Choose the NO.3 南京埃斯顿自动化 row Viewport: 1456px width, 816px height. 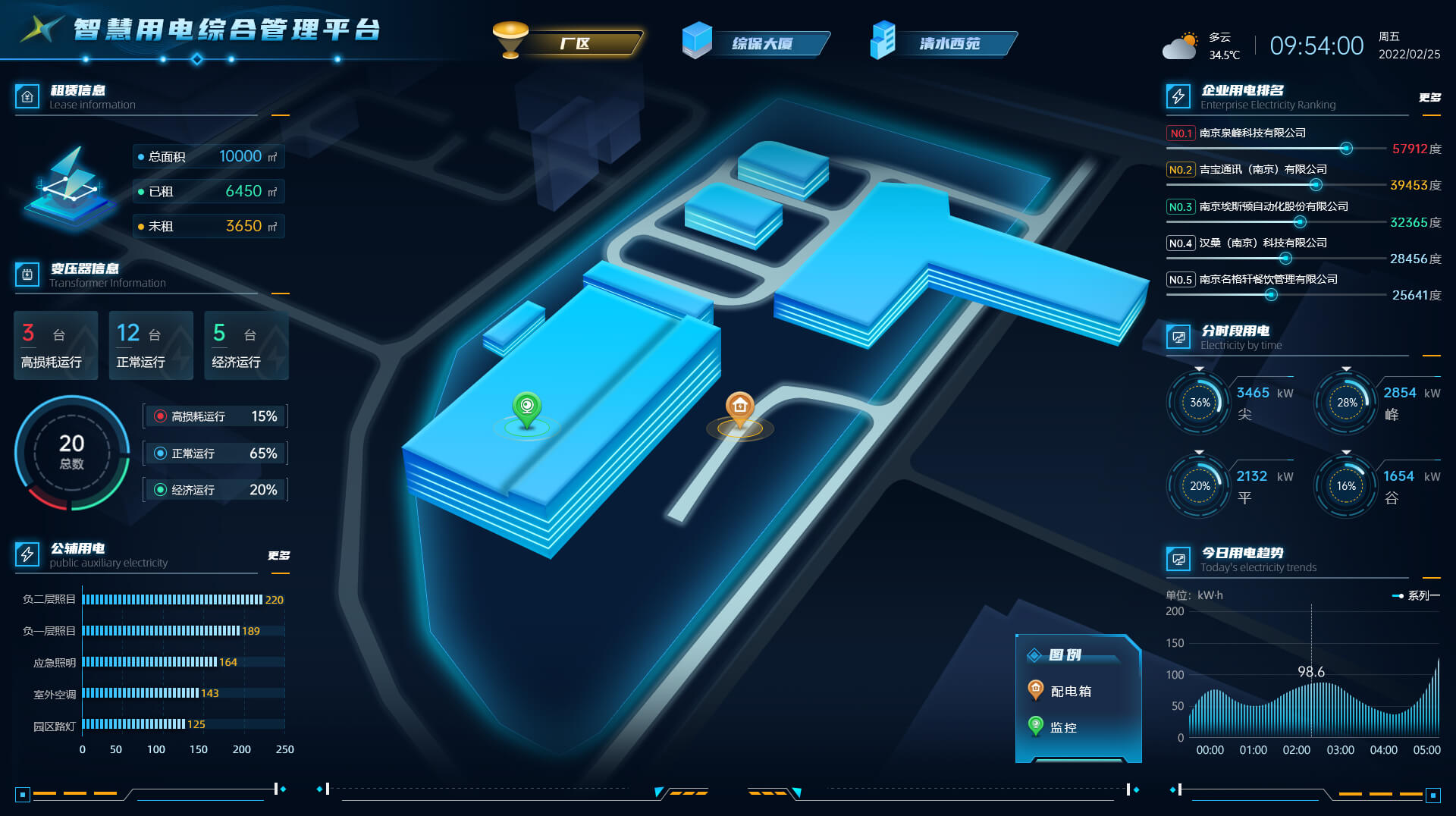point(1273,206)
